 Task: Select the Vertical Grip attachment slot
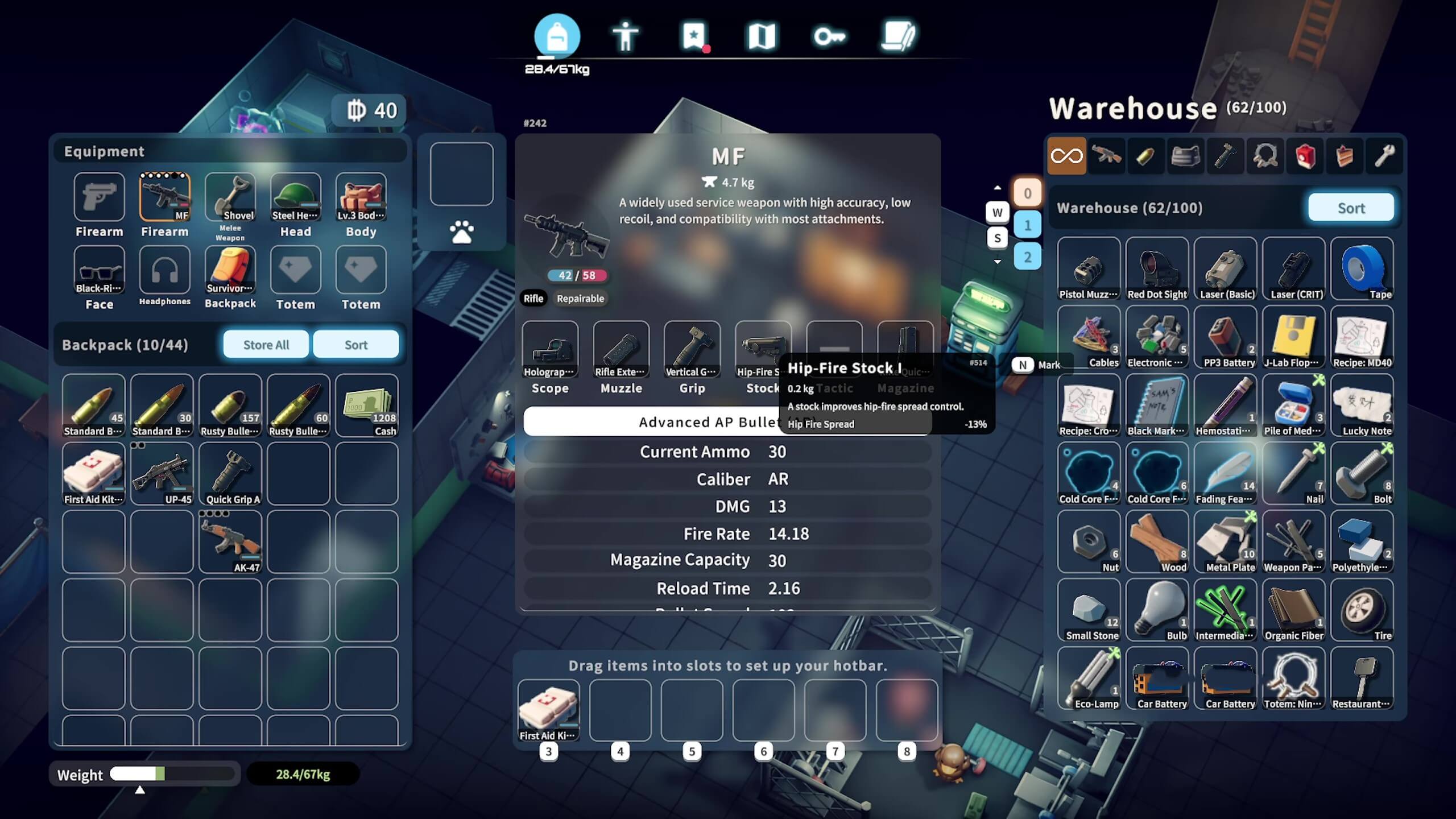pyautogui.click(x=692, y=349)
